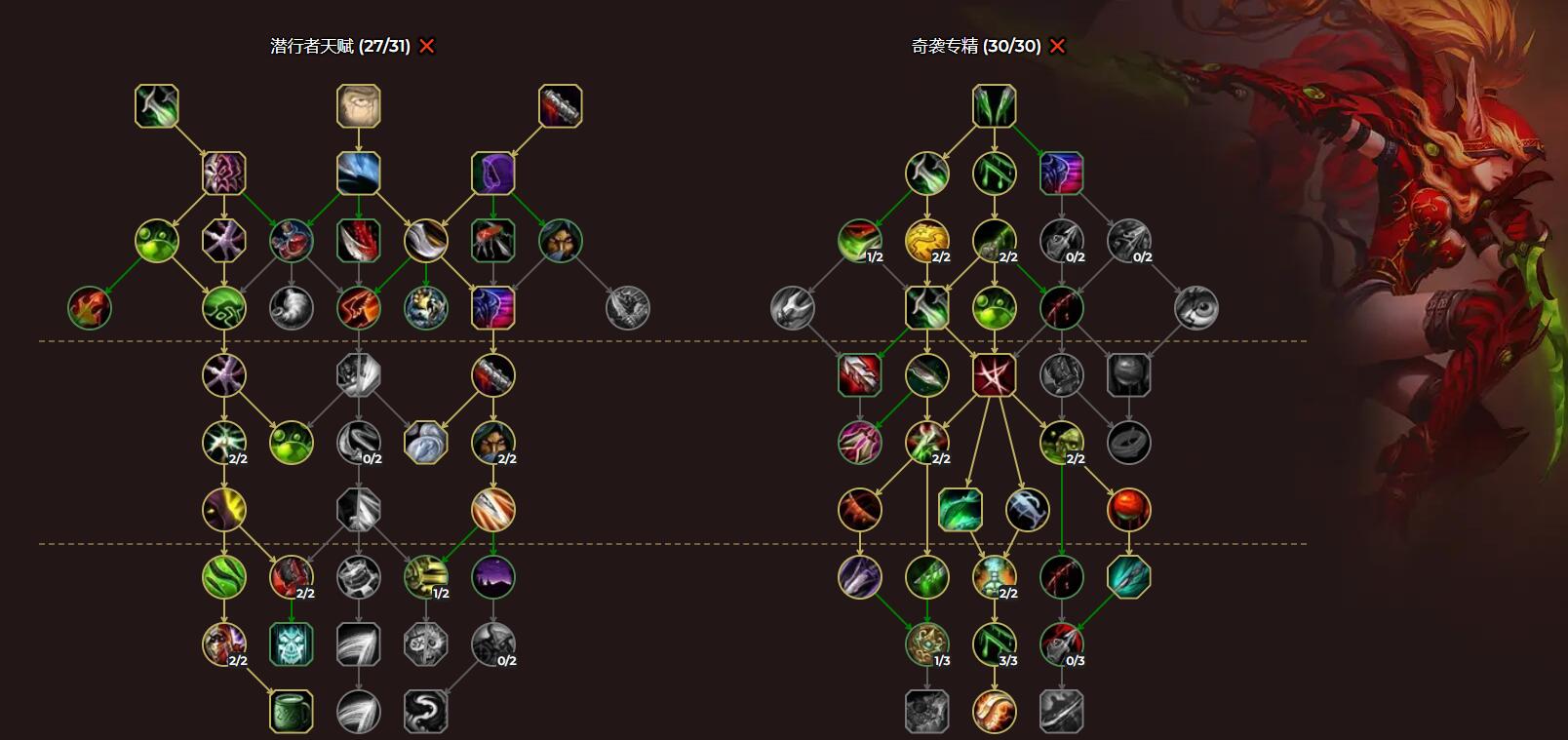This screenshot has height=740, width=1568.
Task: Choose the purple hooded cloak talent
Action: click(493, 174)
